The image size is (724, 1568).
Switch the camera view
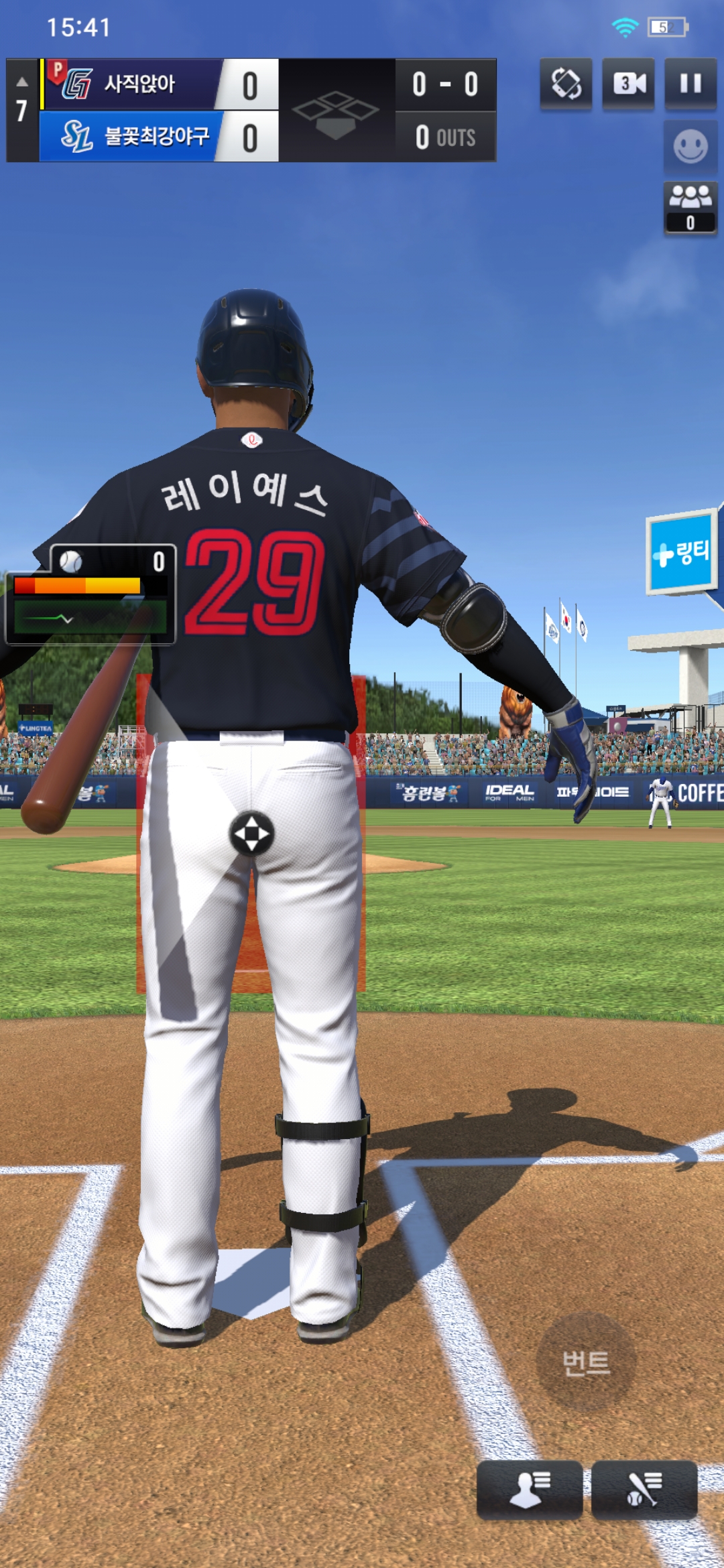[x=628, y=84]
